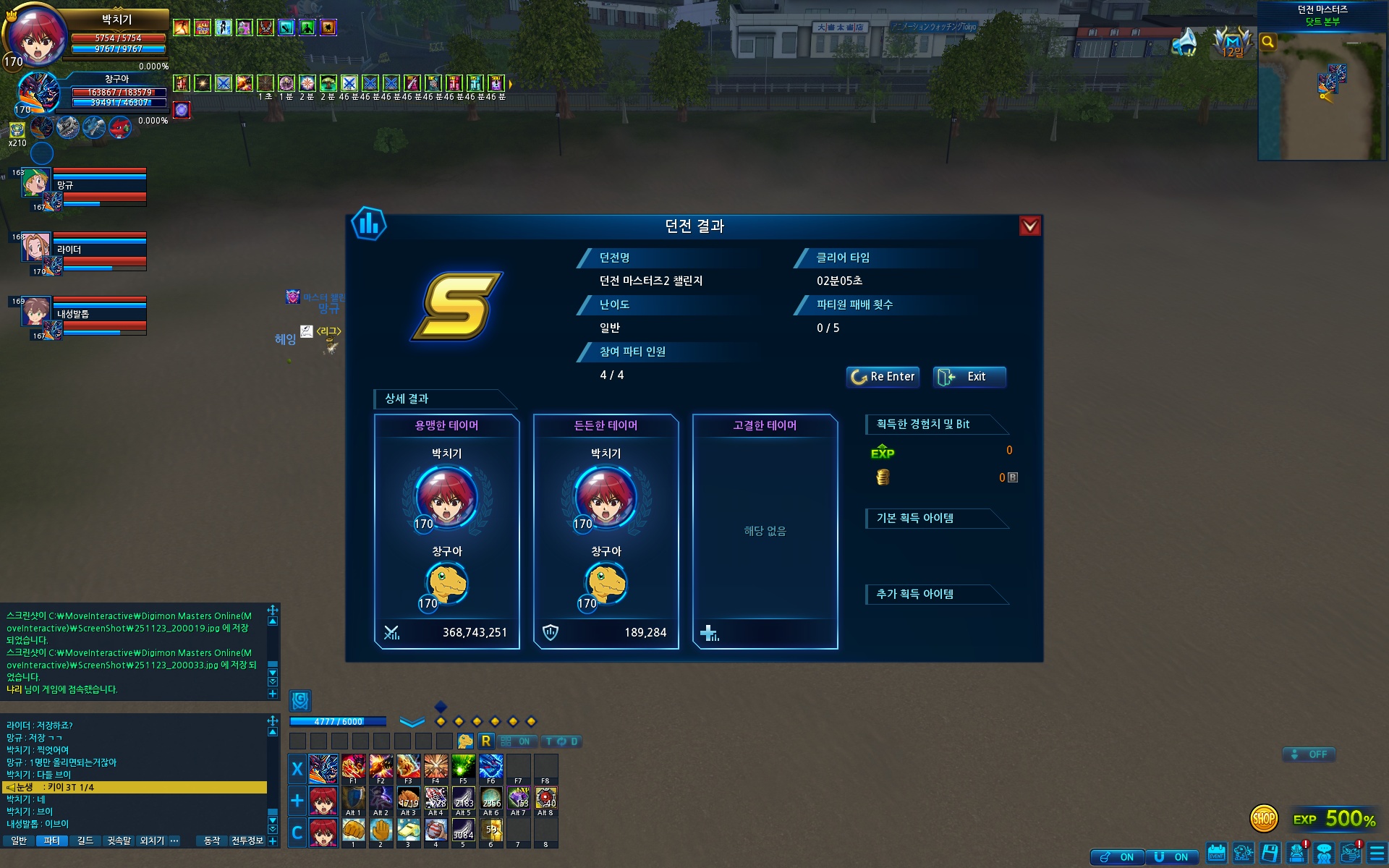Select the 귓속말 whisper chat tab
The image size is (1389, 868).
(119, 841)
